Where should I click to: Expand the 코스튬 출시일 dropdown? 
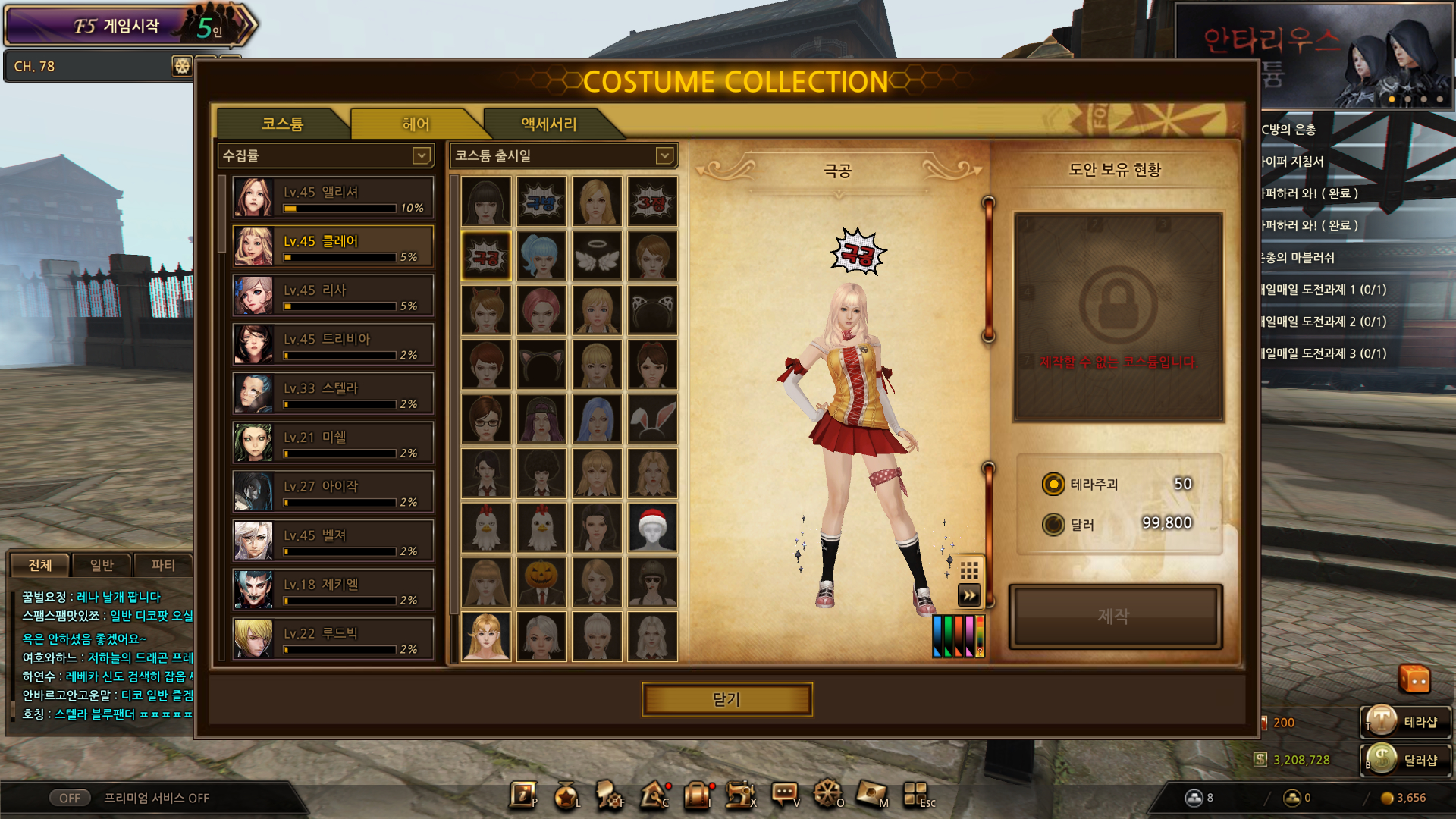664,156
